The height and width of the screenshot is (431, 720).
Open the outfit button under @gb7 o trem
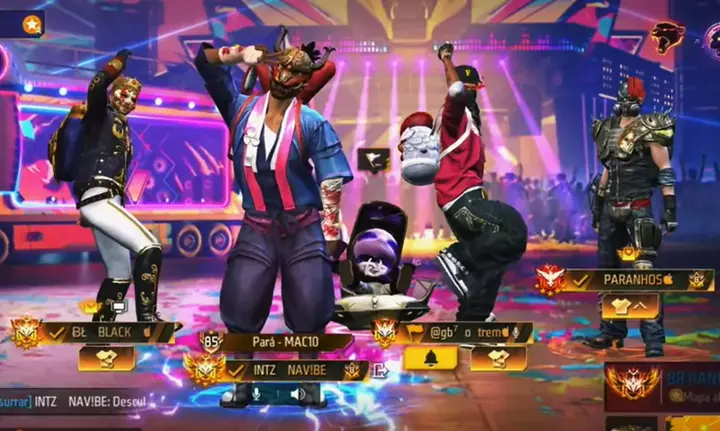click(498, 358)
